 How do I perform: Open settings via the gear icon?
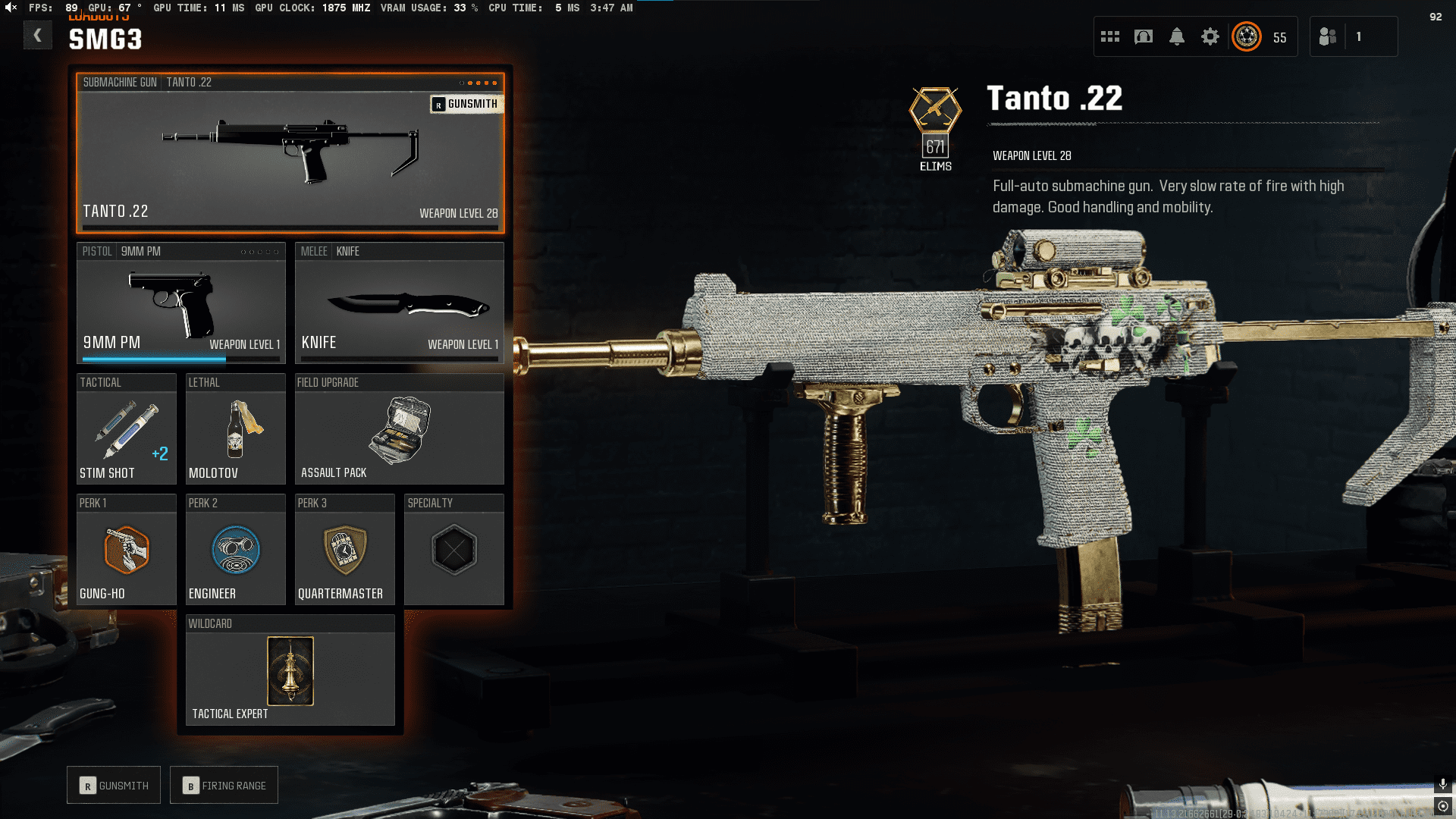tap(1210, 36)
